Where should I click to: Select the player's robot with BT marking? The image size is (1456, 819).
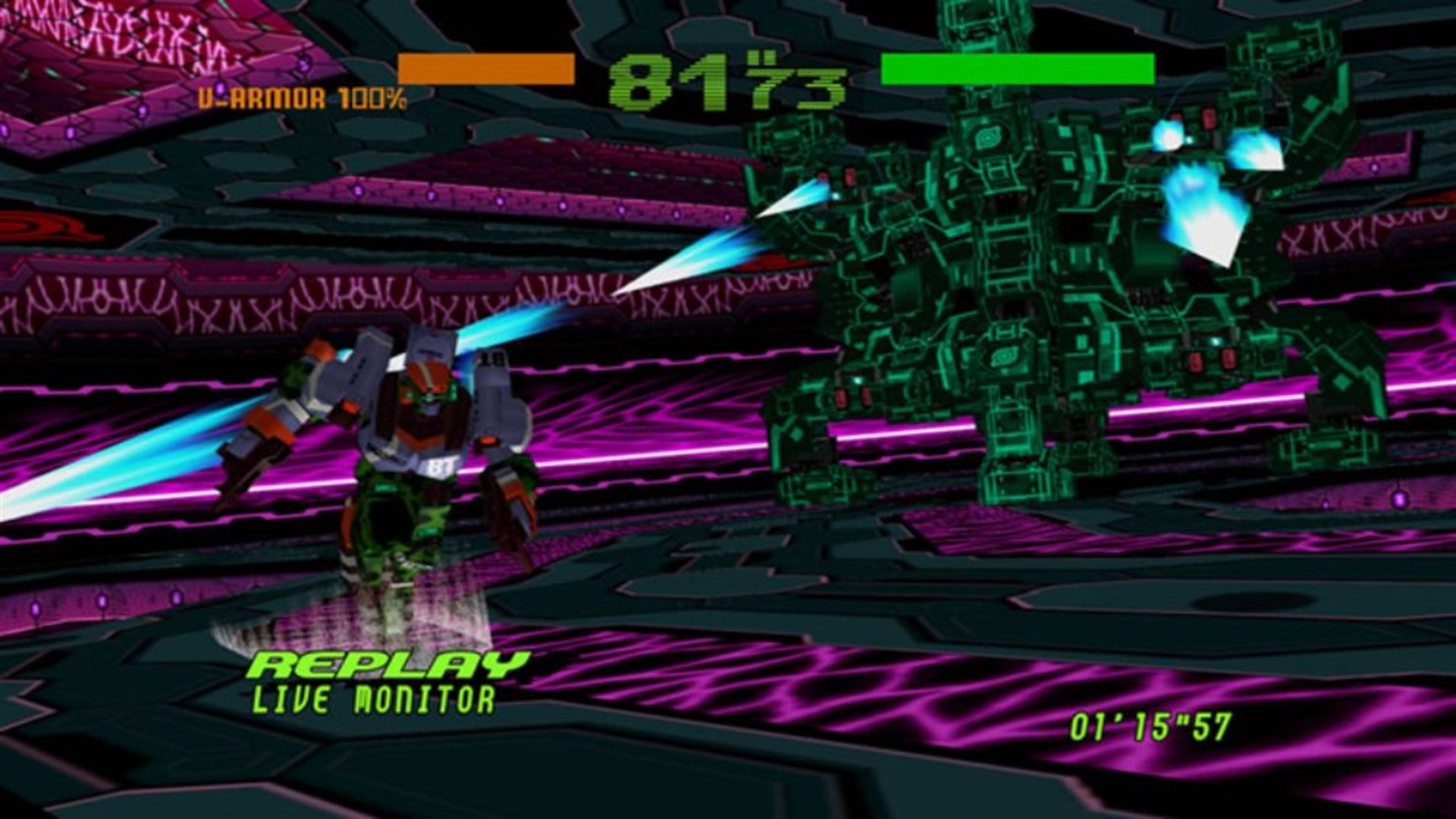pyautogui.click(x=409, y=455)
